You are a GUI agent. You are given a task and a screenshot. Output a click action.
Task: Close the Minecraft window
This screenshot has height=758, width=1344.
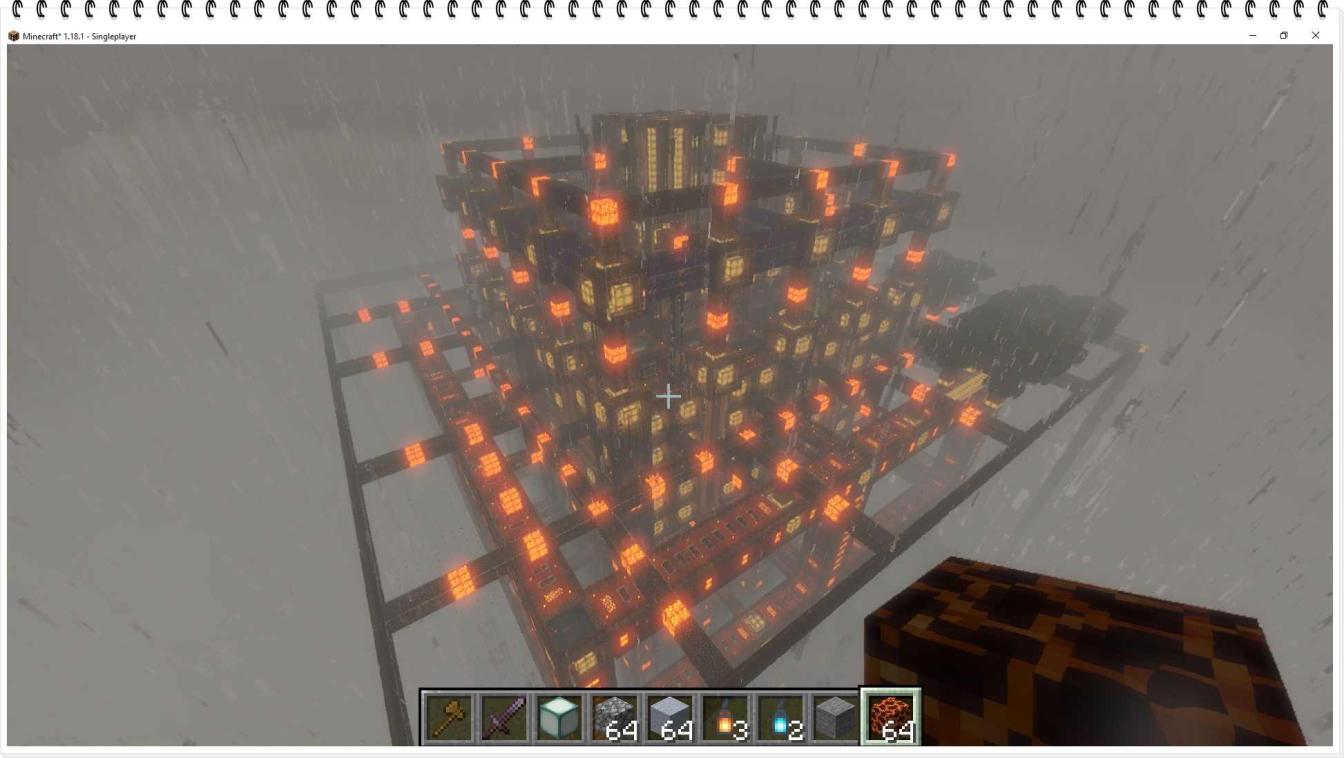1315,36
